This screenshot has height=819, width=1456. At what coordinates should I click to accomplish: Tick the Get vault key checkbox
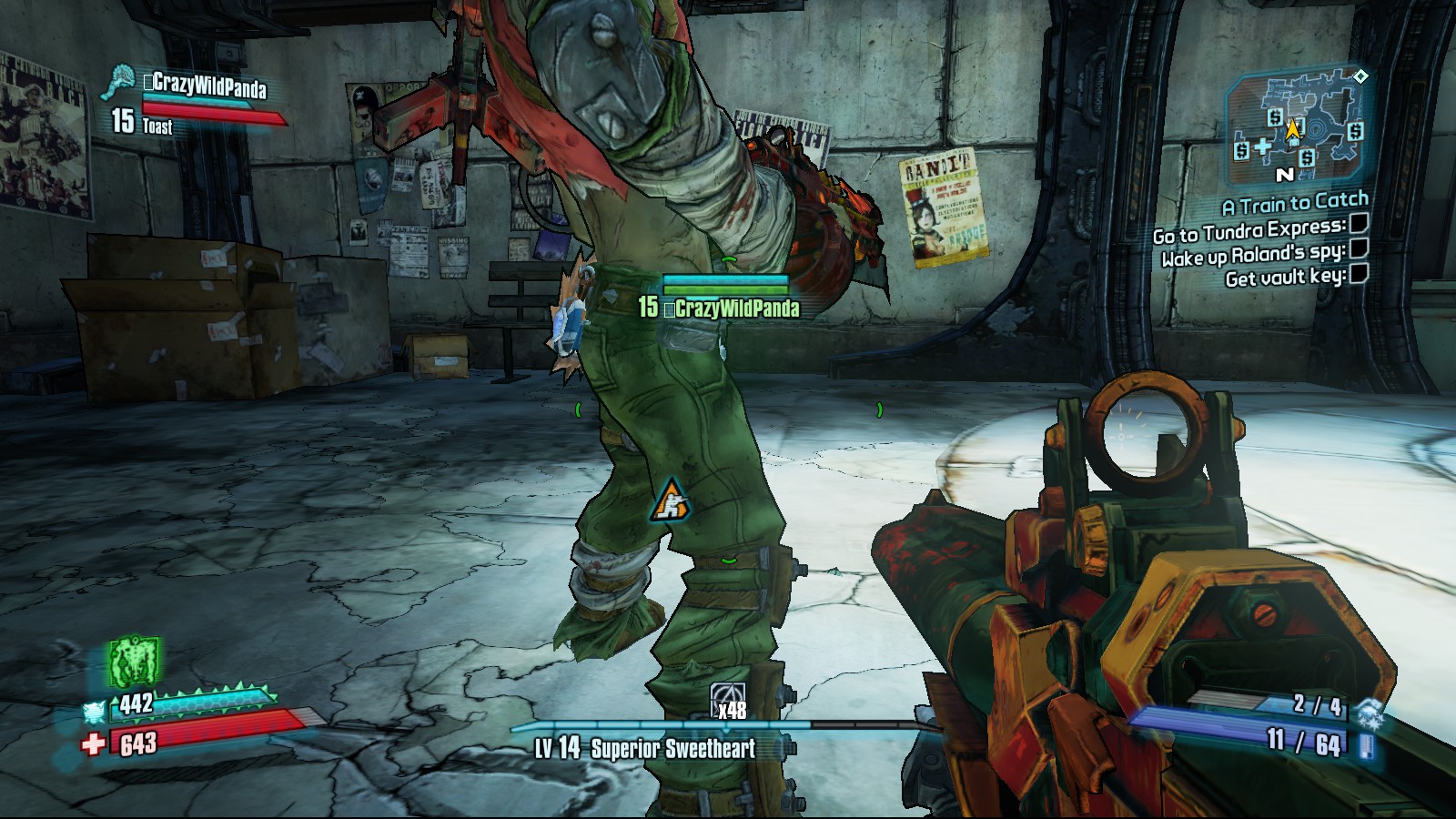(1359, 273)
